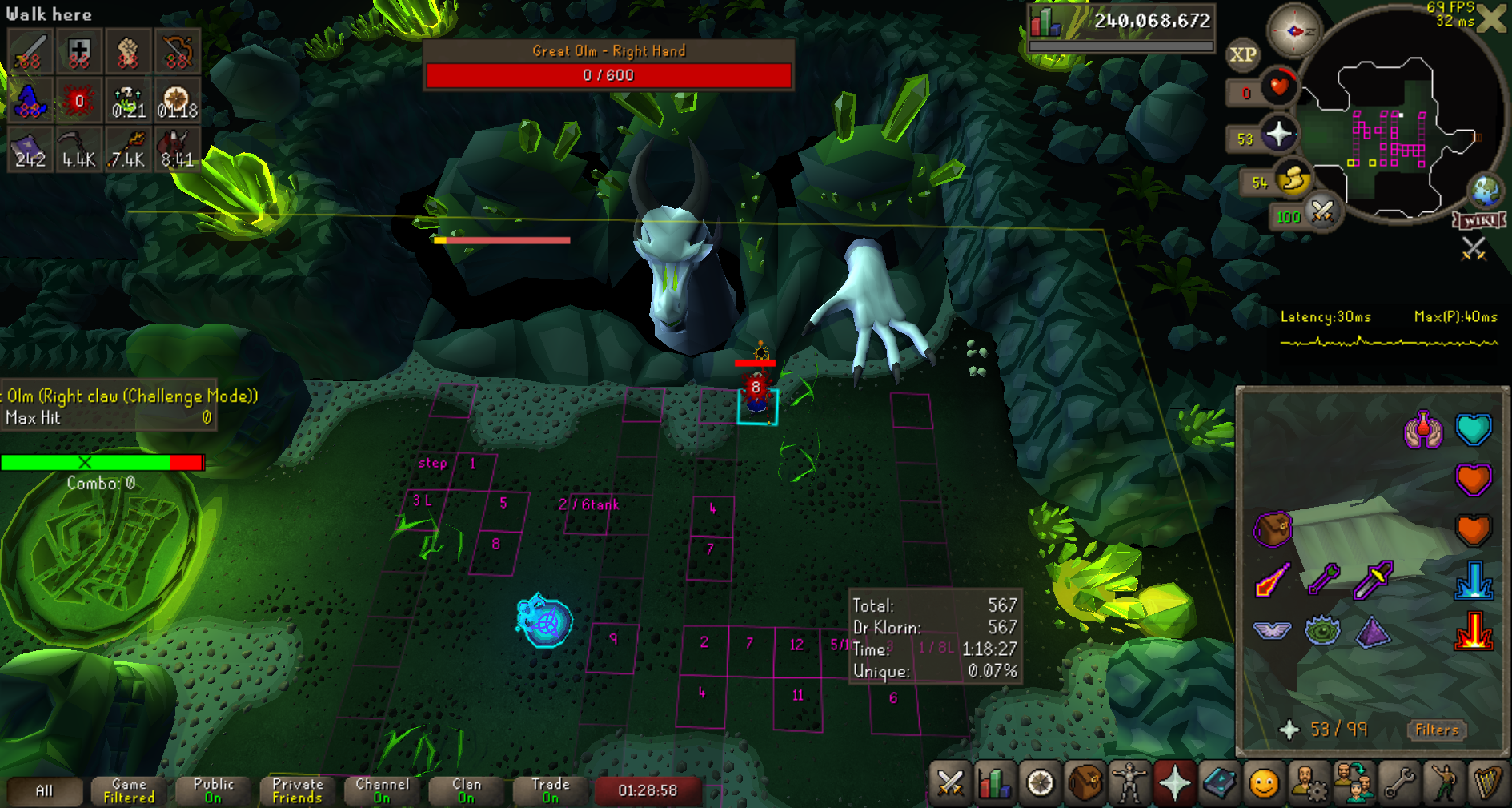Activate quick prayers via the prayer orb
The height and width of the screenshot is (808, 1512).
pyautogui.click(x=1278, y=135)
